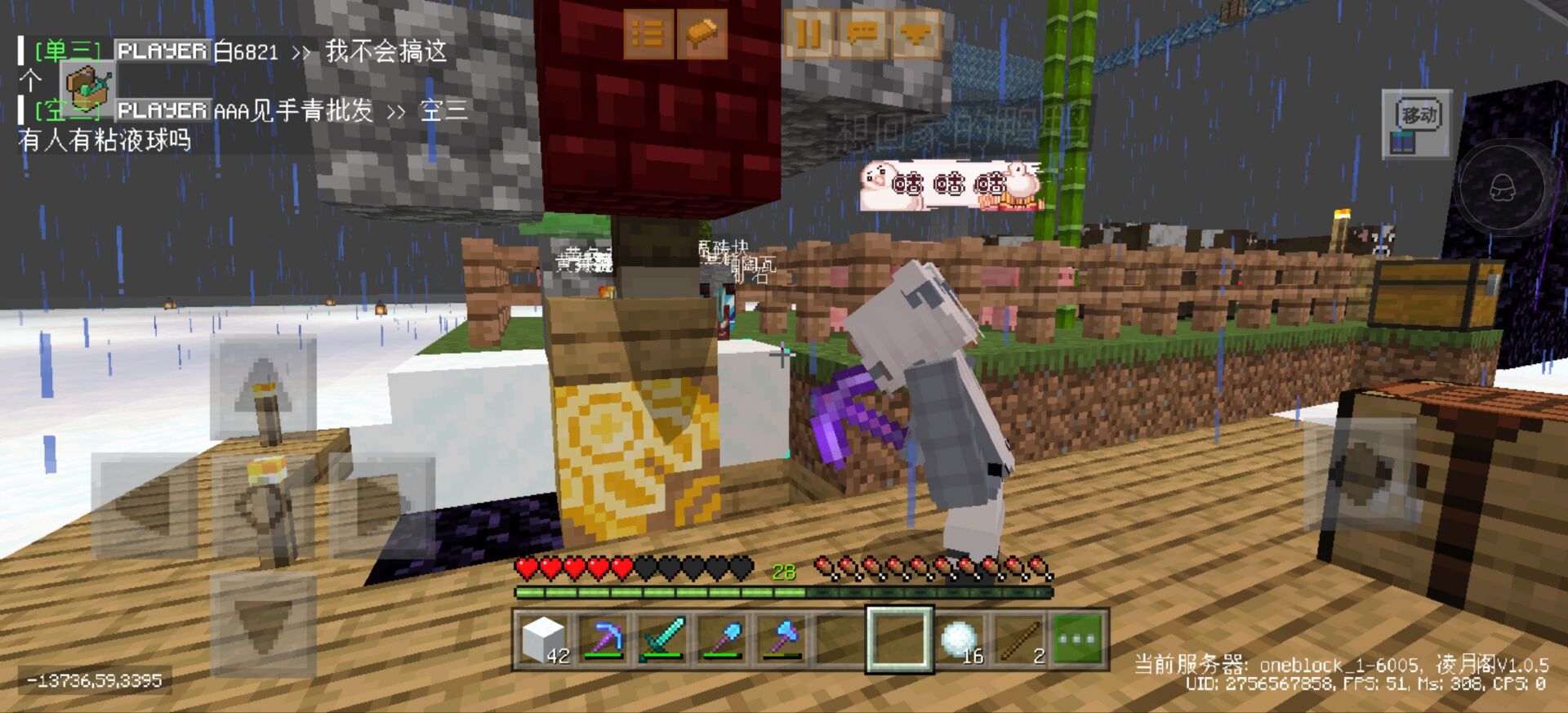Image resolution: width=1568 pixels, height=713 pixels.
Task: Tap the bed icon button
Action: (x=702, y=34)
